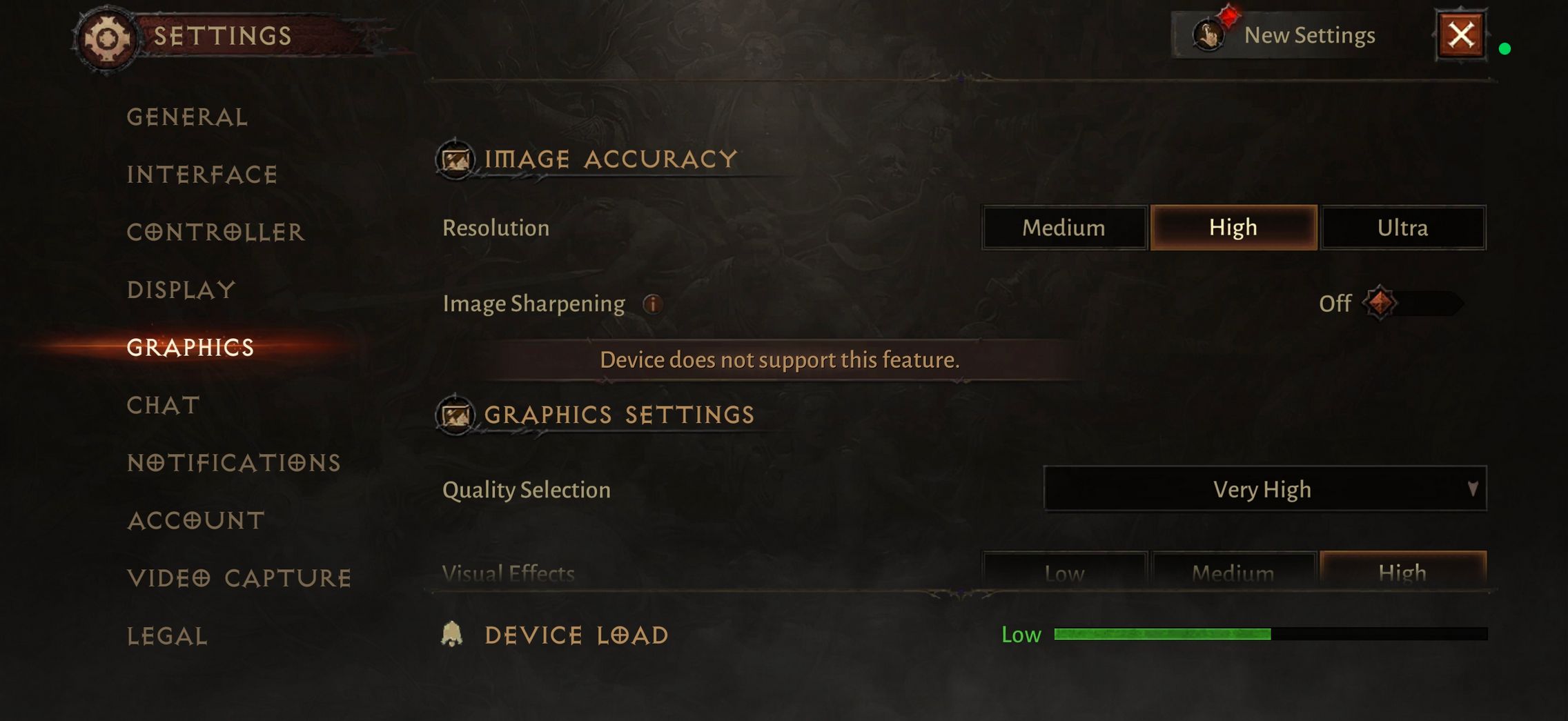Image resolution: width=1568 pixels, height=721 pixels.
Task: Select the Display settings tab
Action: coord(182,290)
